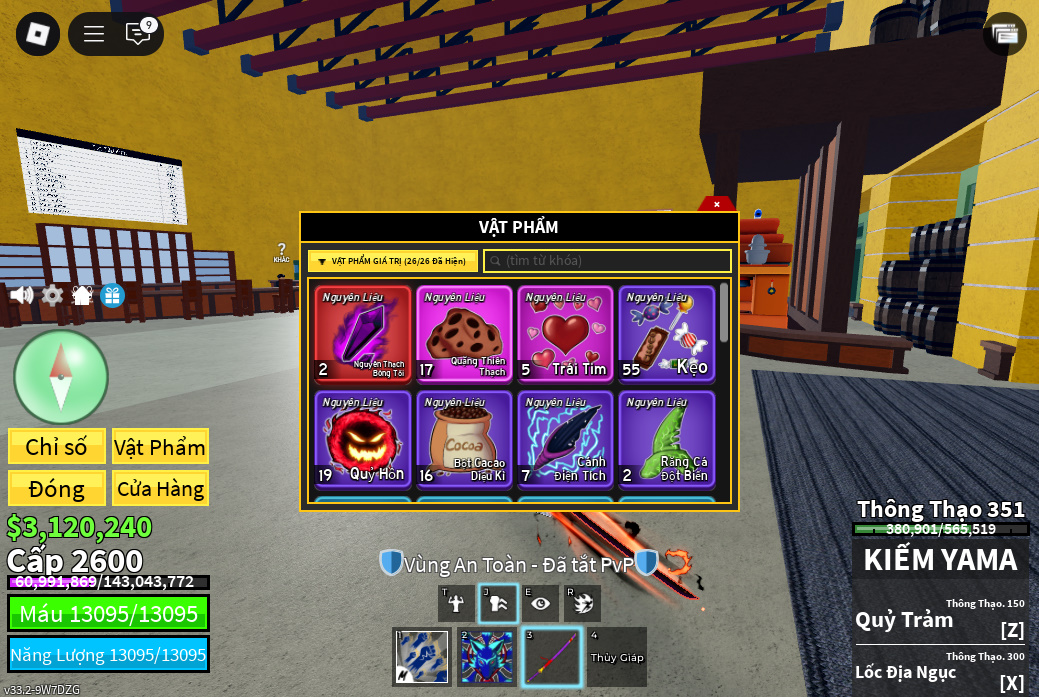Choose the Quặng Thiên Thạch cookie item

point(464,334)
